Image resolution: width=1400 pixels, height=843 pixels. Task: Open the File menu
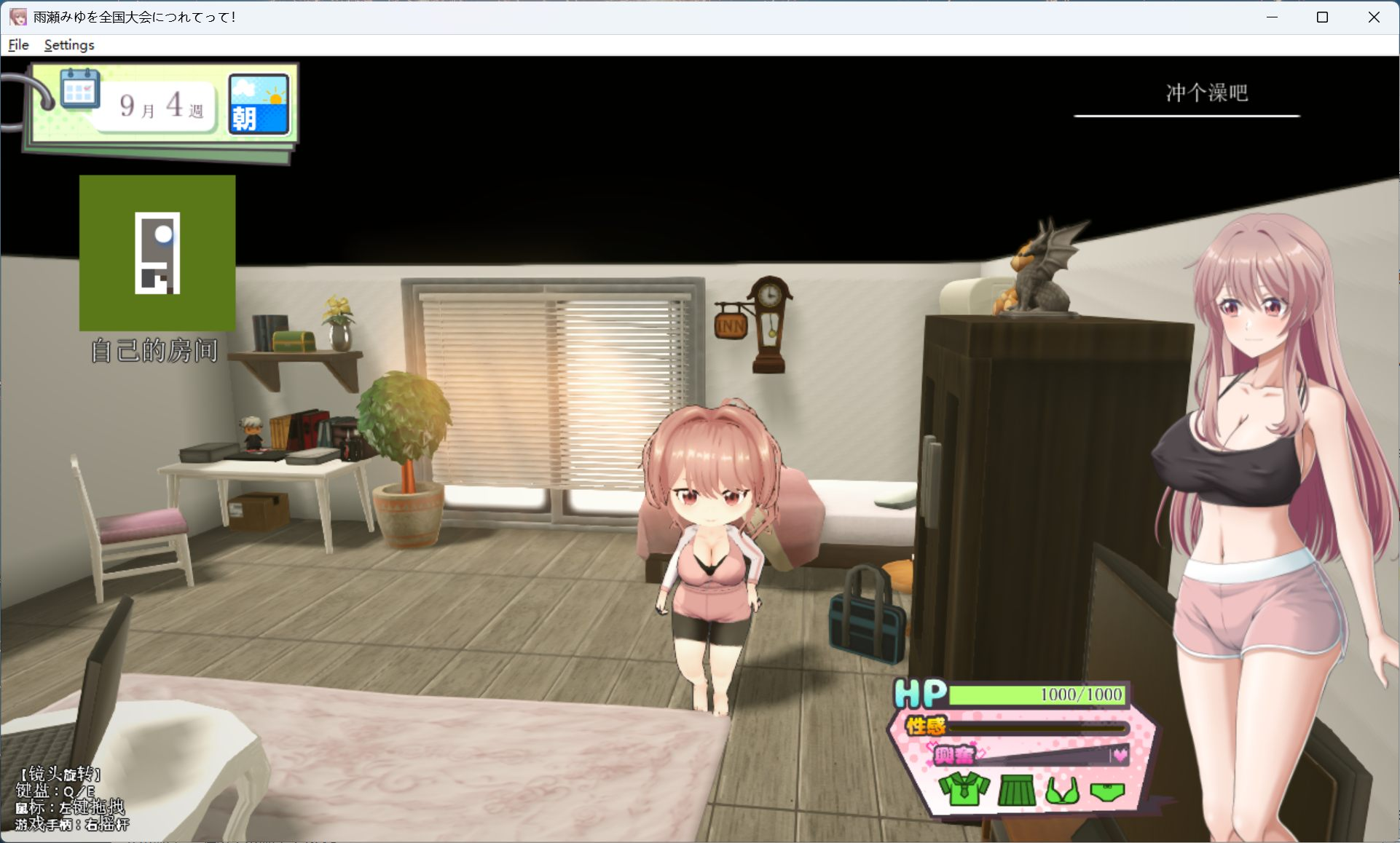17,44
